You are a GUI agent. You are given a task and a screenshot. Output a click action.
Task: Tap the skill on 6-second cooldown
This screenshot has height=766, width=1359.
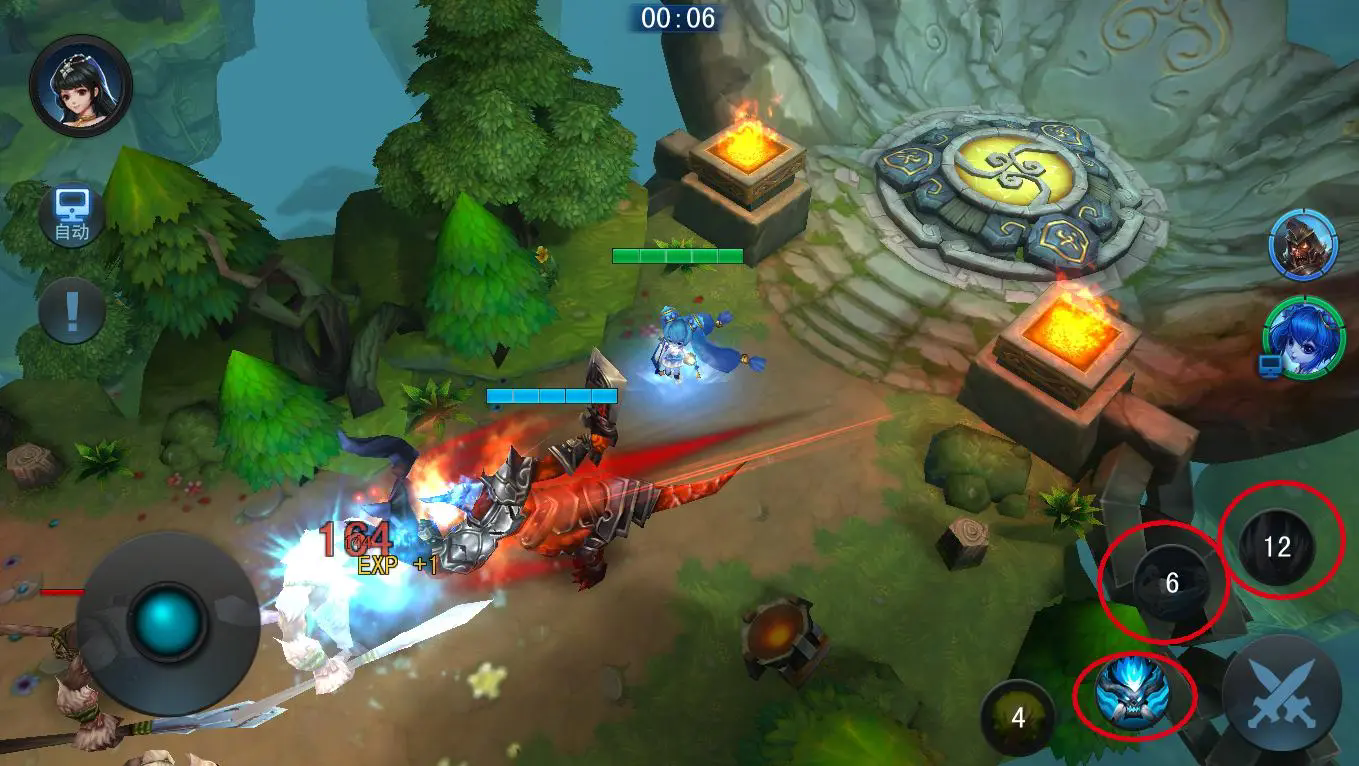[1171, 584]
